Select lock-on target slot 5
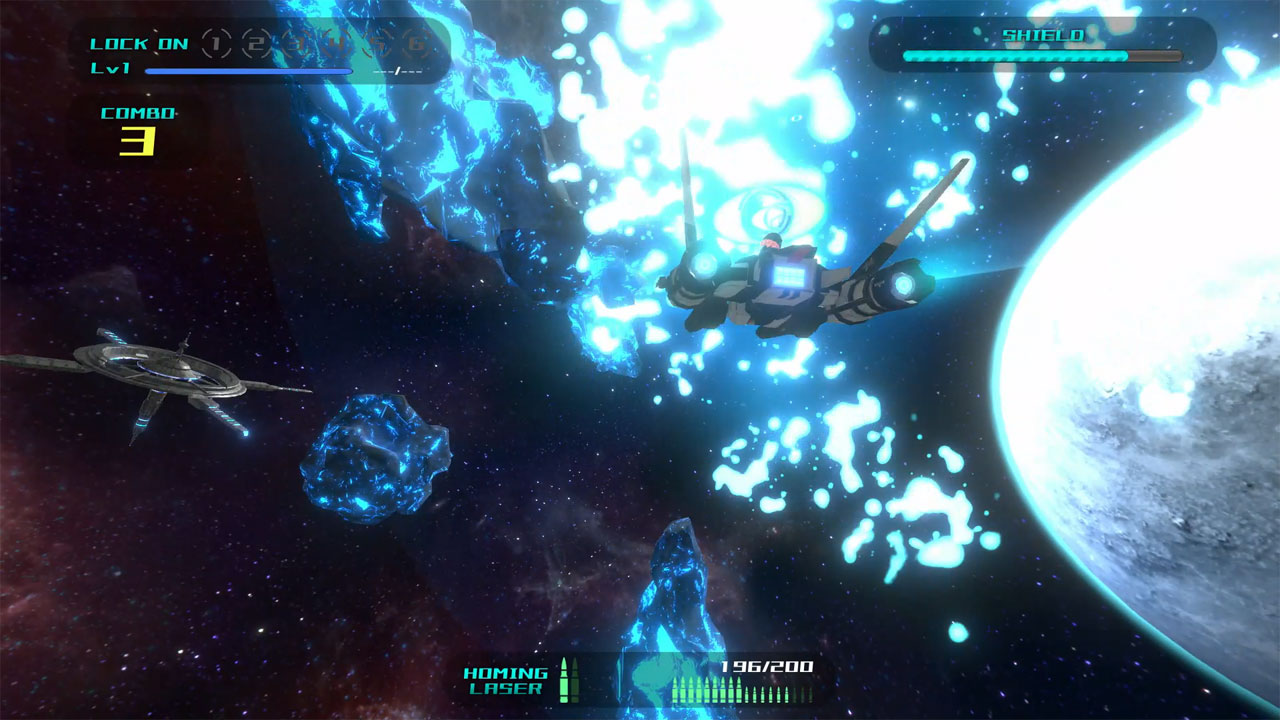This screenshot has height=720, width=1280. coord(375,44)
